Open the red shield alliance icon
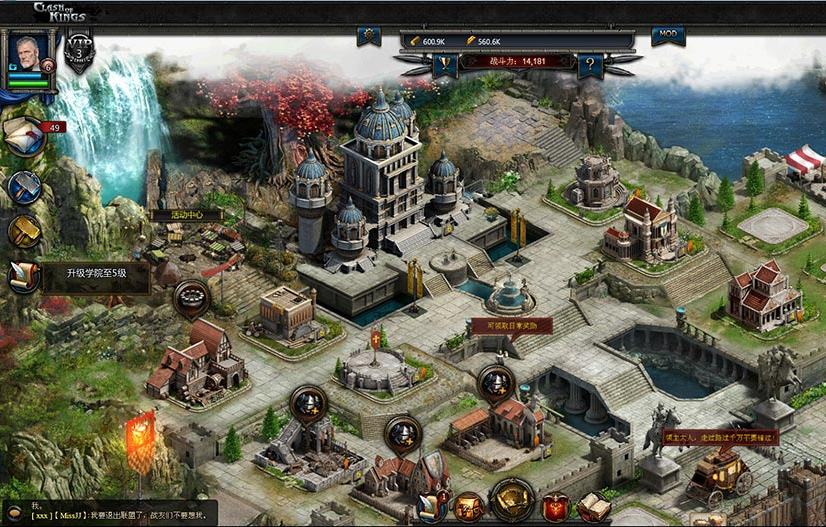 pos(556,507)
